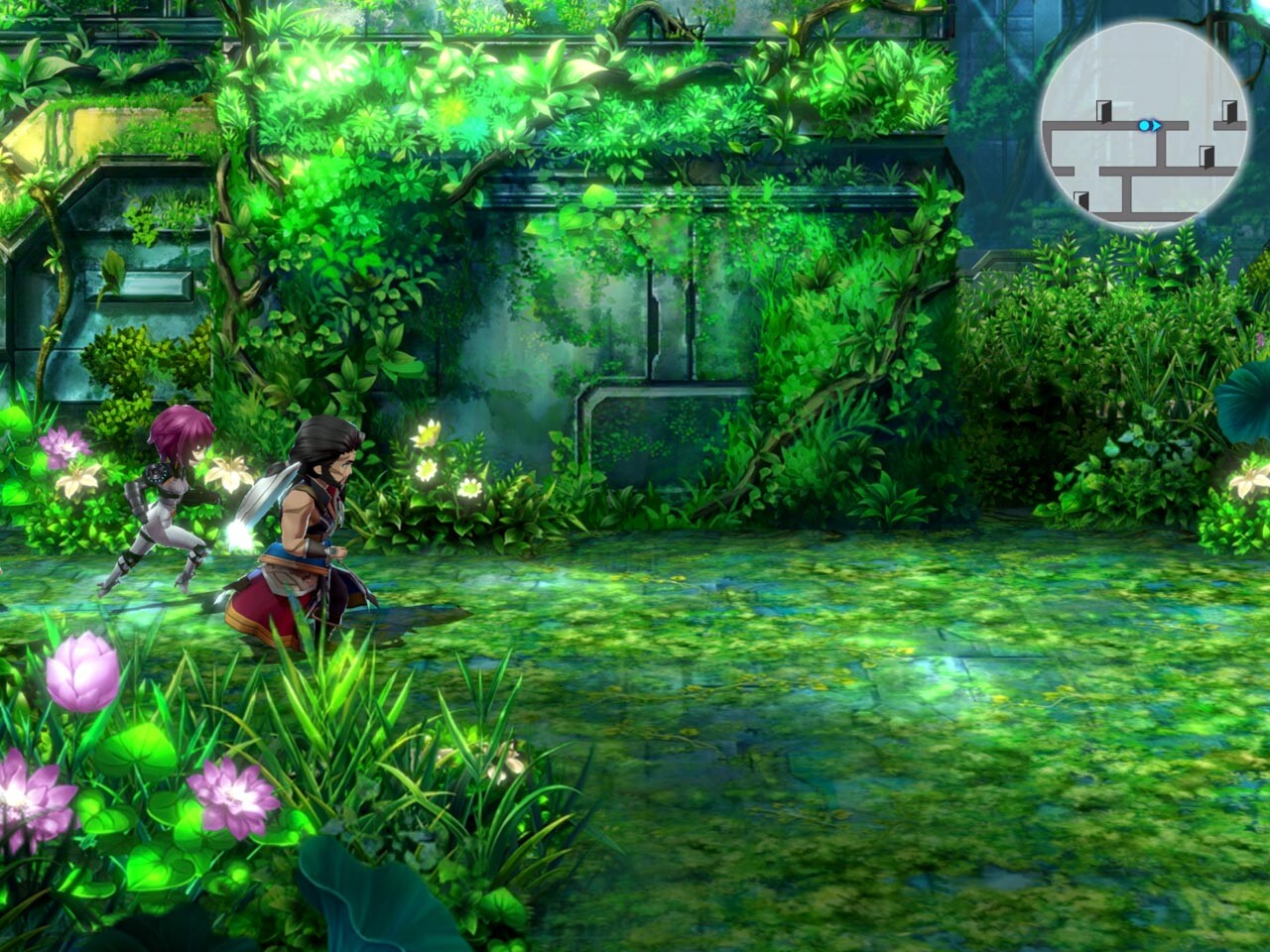Click the blue direction arrow beside player marker
The image size is (1270, 952).
point(1156,125)
